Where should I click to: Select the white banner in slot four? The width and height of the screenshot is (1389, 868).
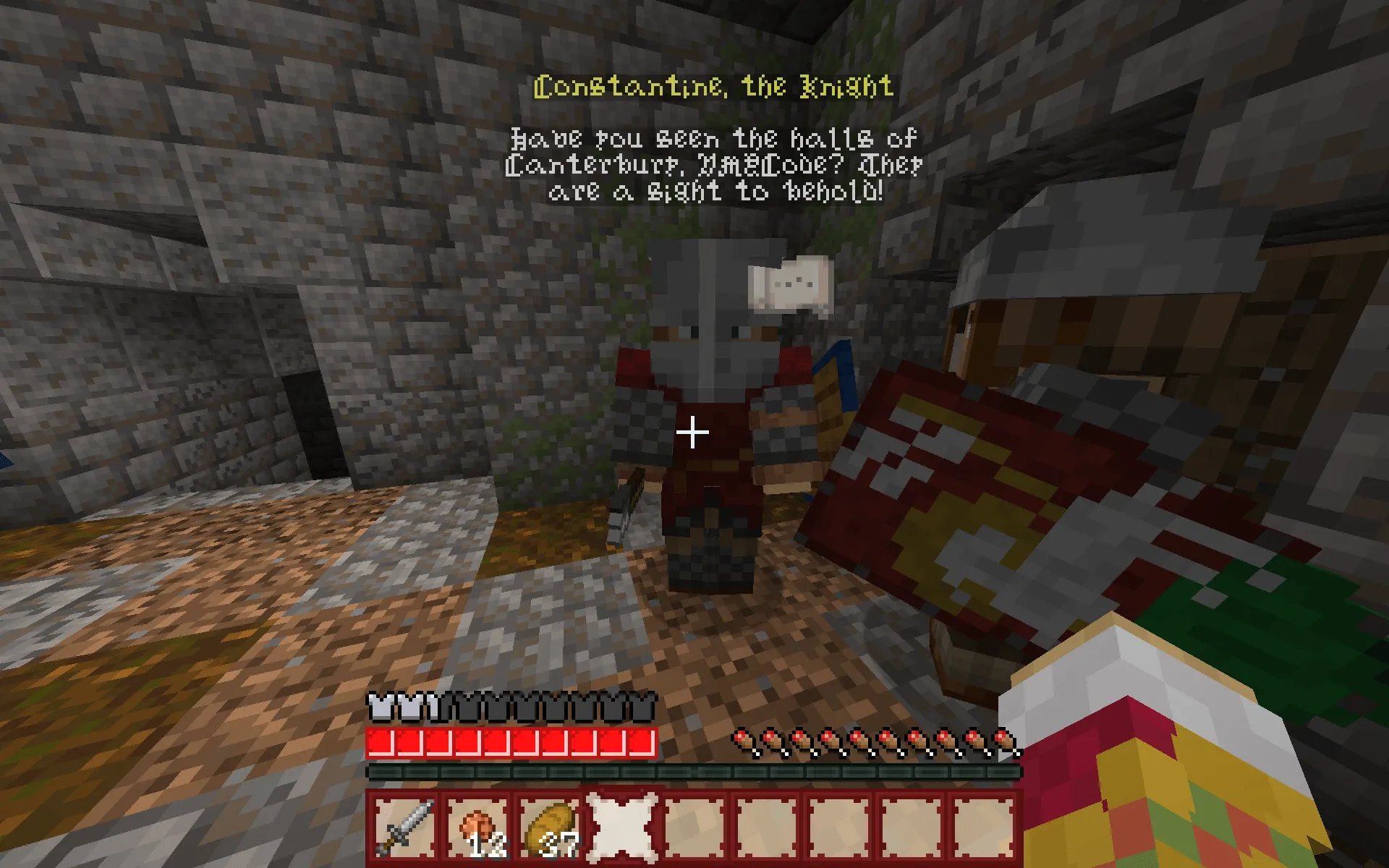click(x=621, y=825)
